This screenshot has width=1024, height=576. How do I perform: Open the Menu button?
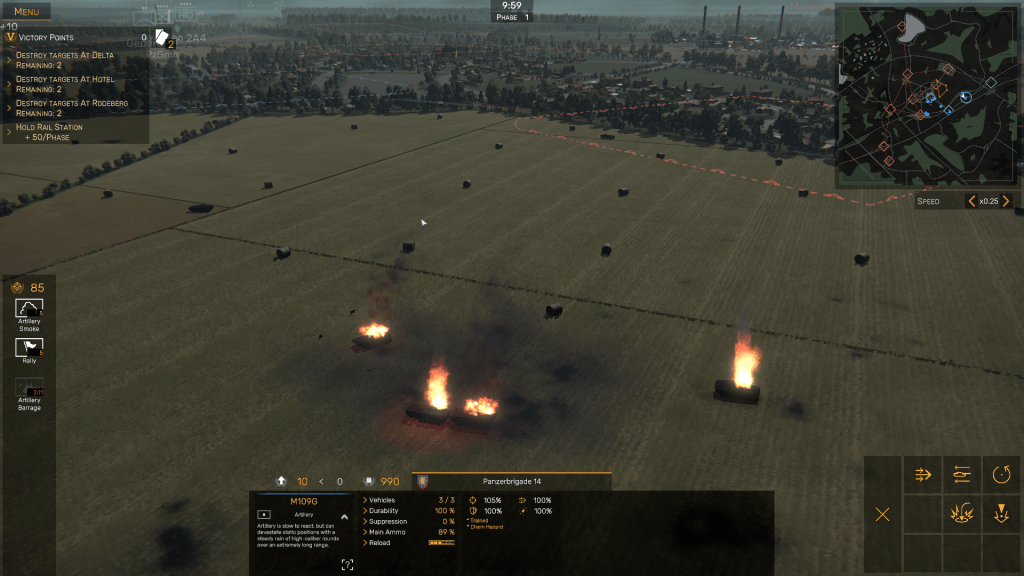pyautogui.click(x=28, y=12)
